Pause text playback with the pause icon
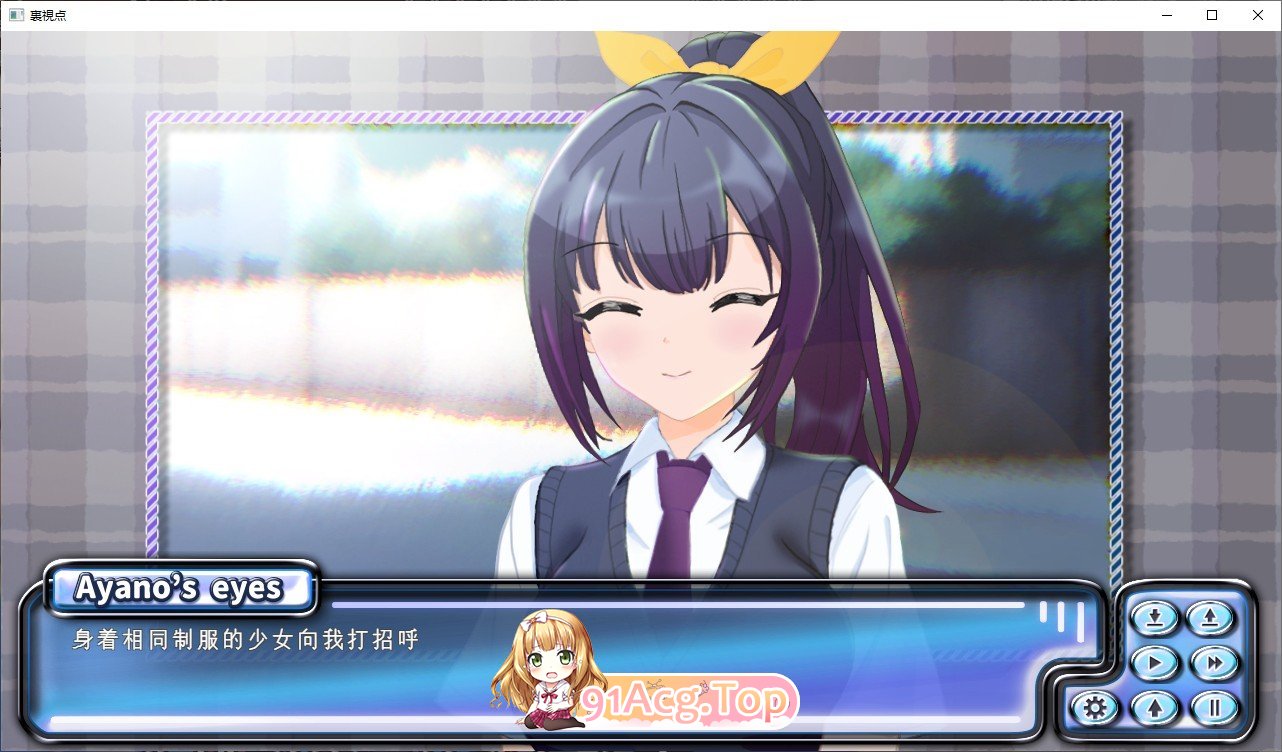 coord(1215,706)
